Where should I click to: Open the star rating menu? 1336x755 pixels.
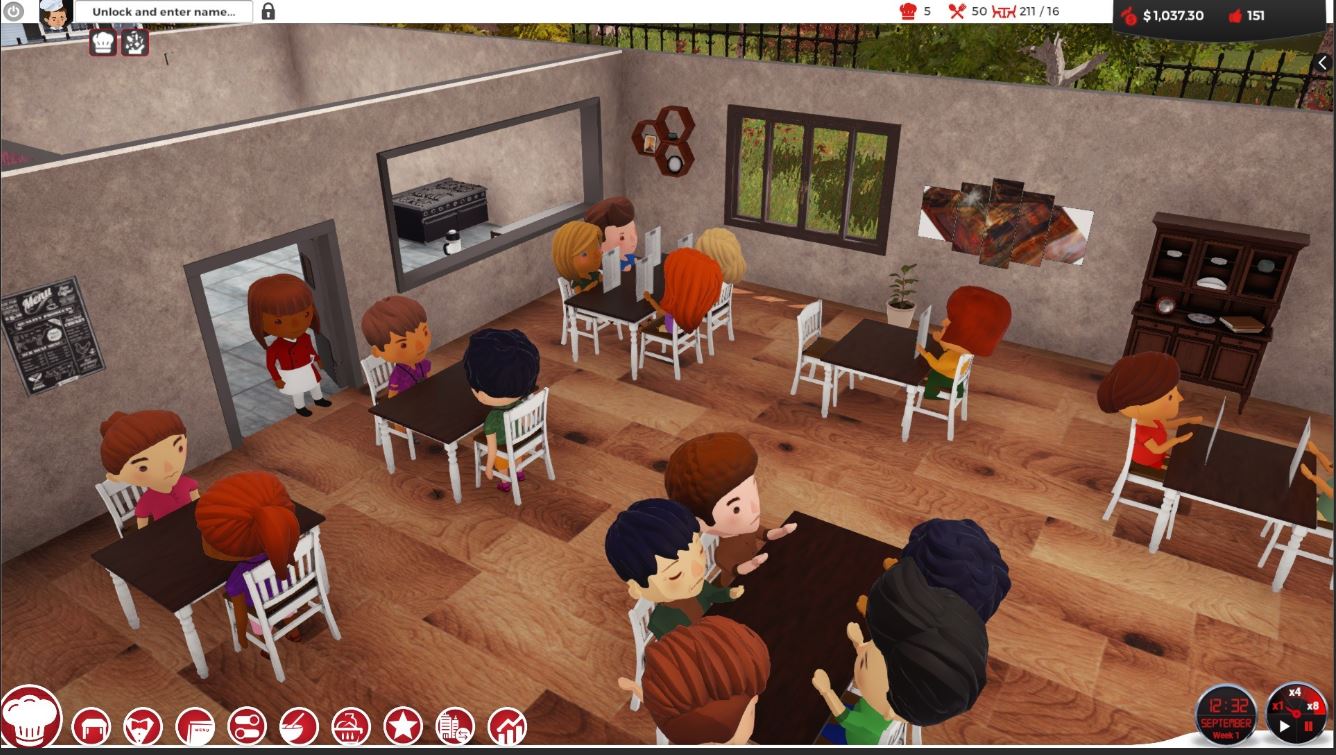point(403,727)
